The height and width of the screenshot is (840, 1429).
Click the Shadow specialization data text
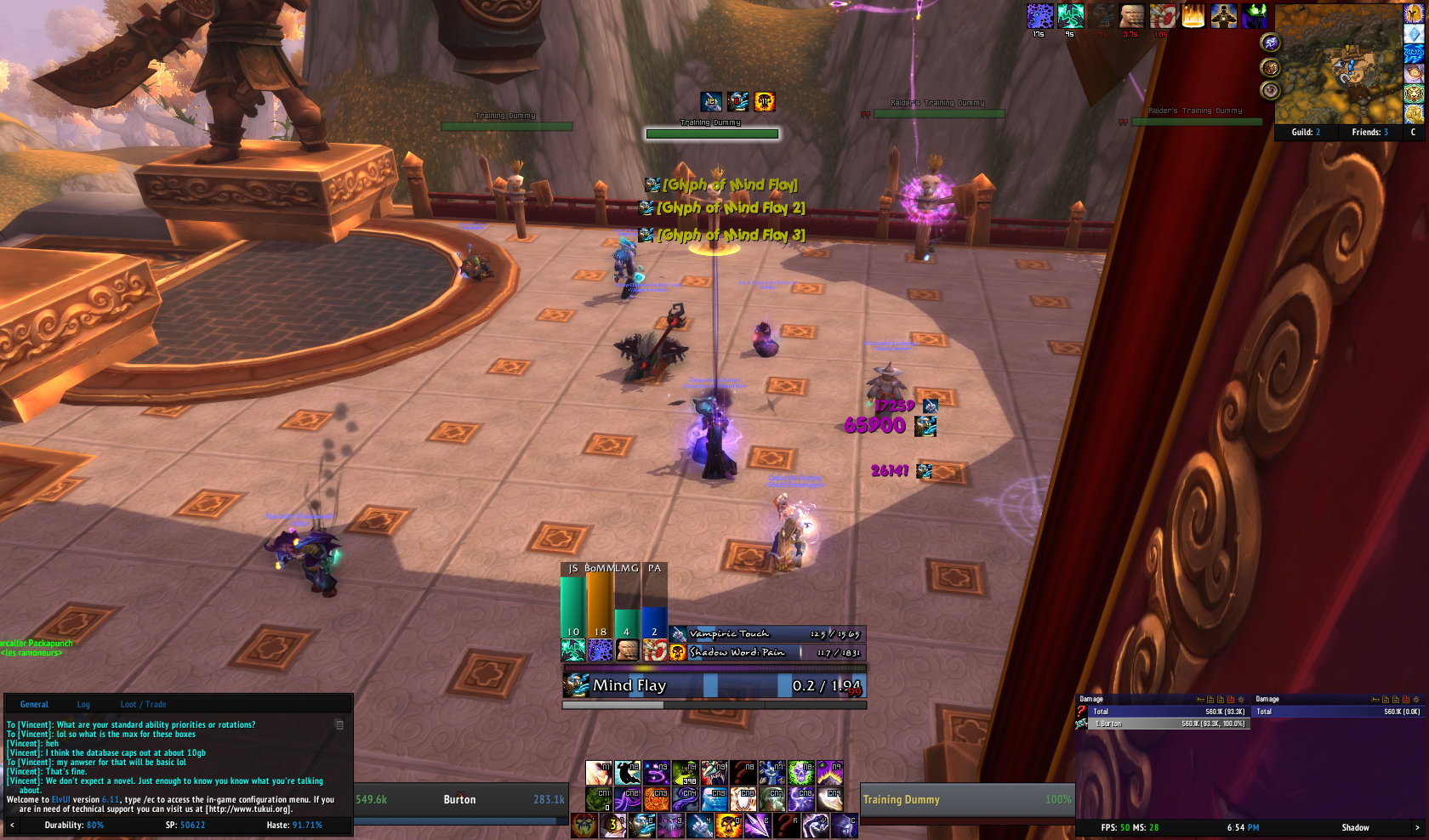pos(1355,827)
